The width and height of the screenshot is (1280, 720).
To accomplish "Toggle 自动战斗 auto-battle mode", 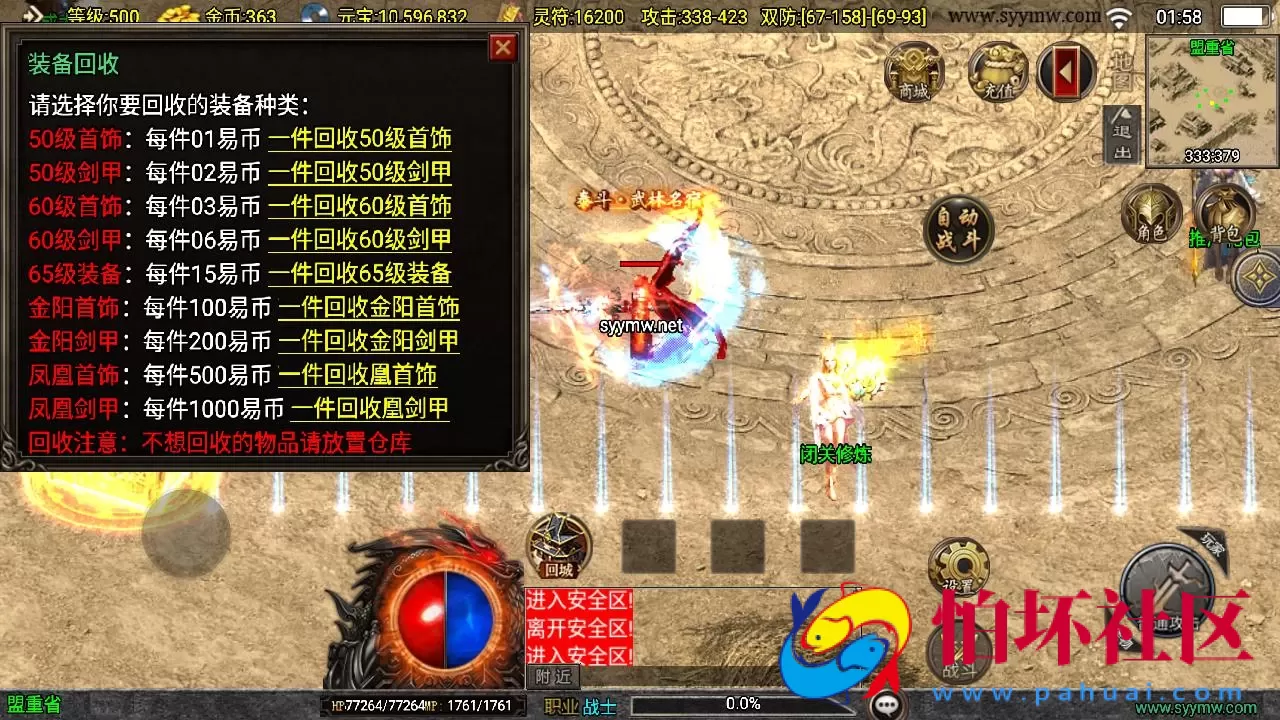I will (x=956, y=230).
